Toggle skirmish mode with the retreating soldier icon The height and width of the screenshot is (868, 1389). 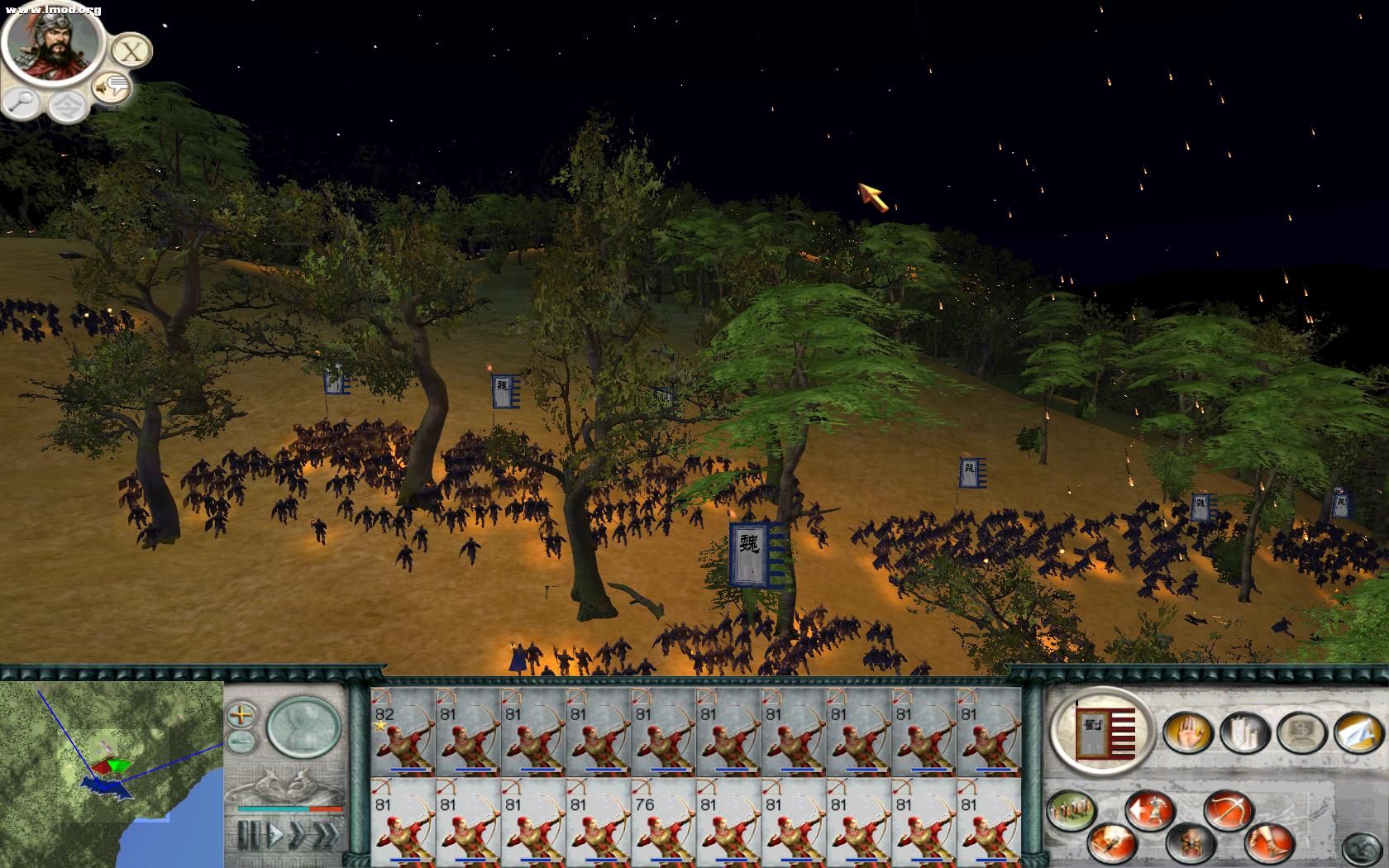coord(1150,810)
